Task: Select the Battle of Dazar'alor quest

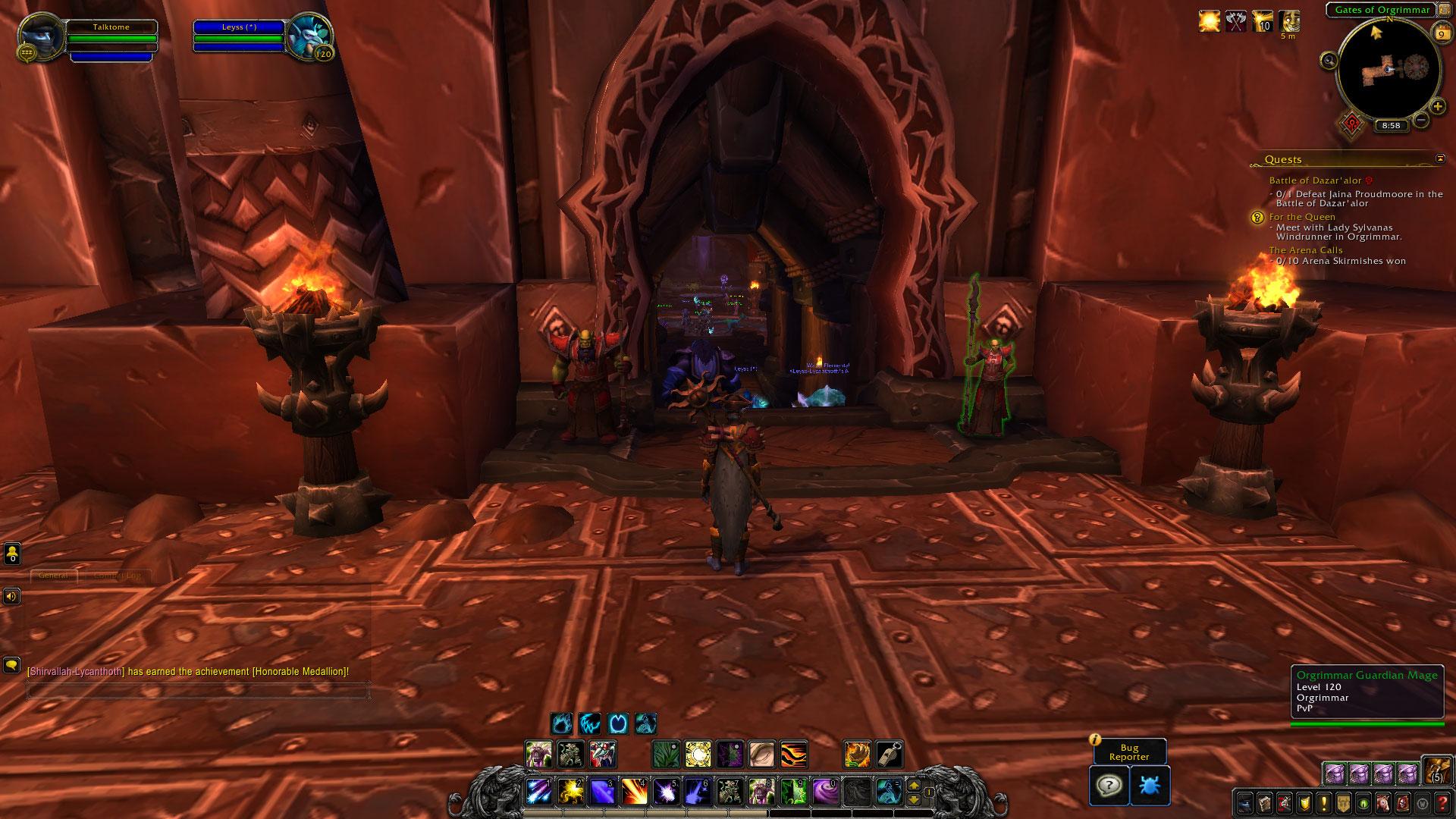Action: point(1315,180)
